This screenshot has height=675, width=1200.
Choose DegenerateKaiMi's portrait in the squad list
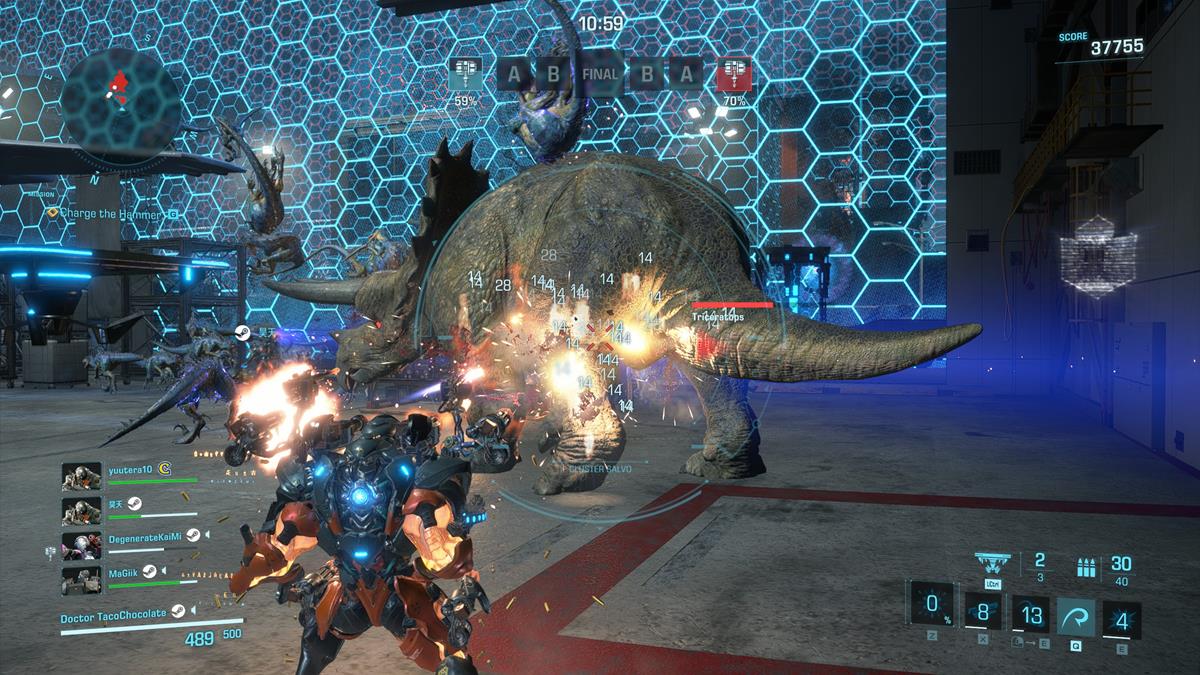pos(81,545)
